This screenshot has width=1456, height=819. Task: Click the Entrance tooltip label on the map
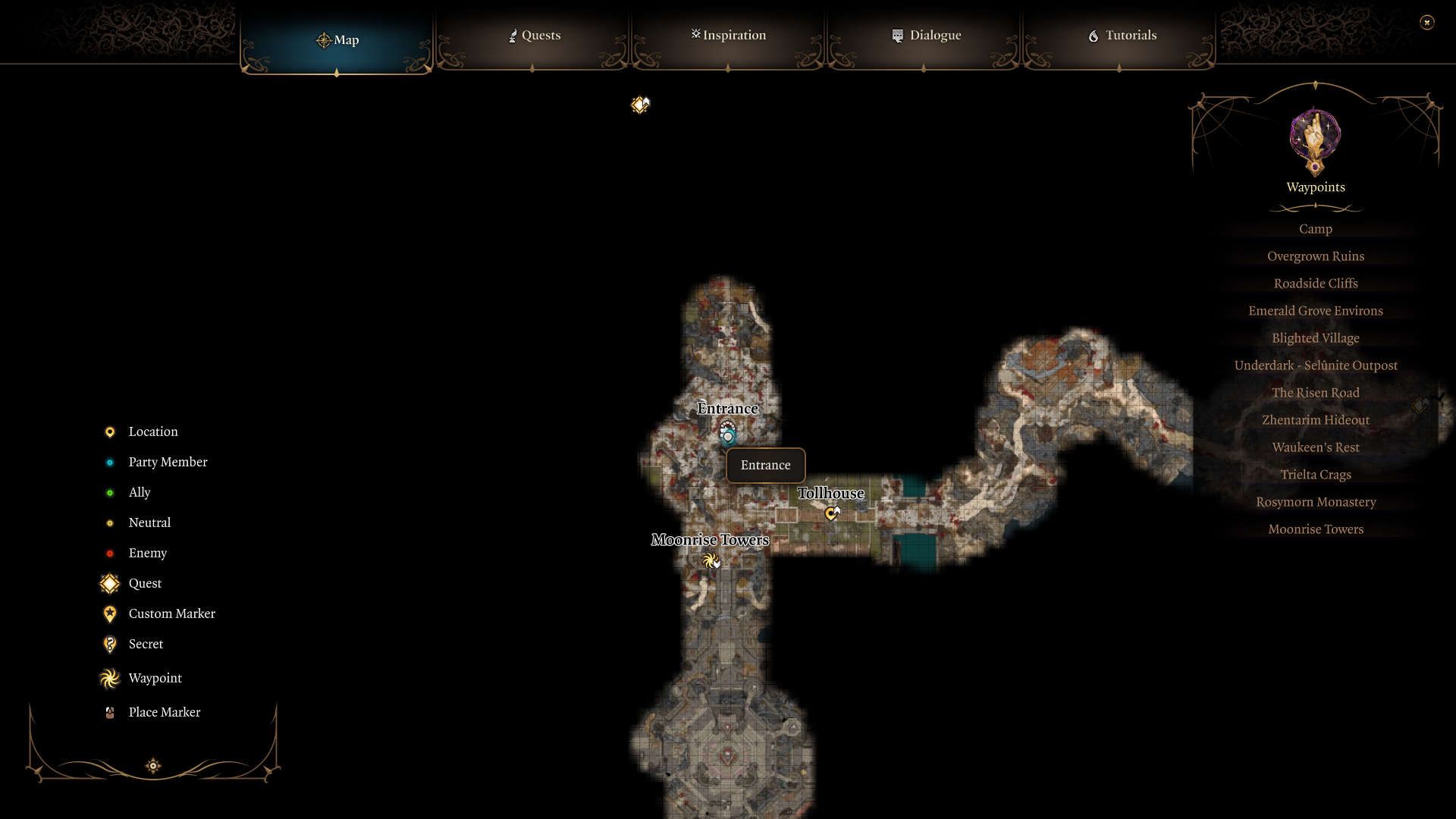764,465
